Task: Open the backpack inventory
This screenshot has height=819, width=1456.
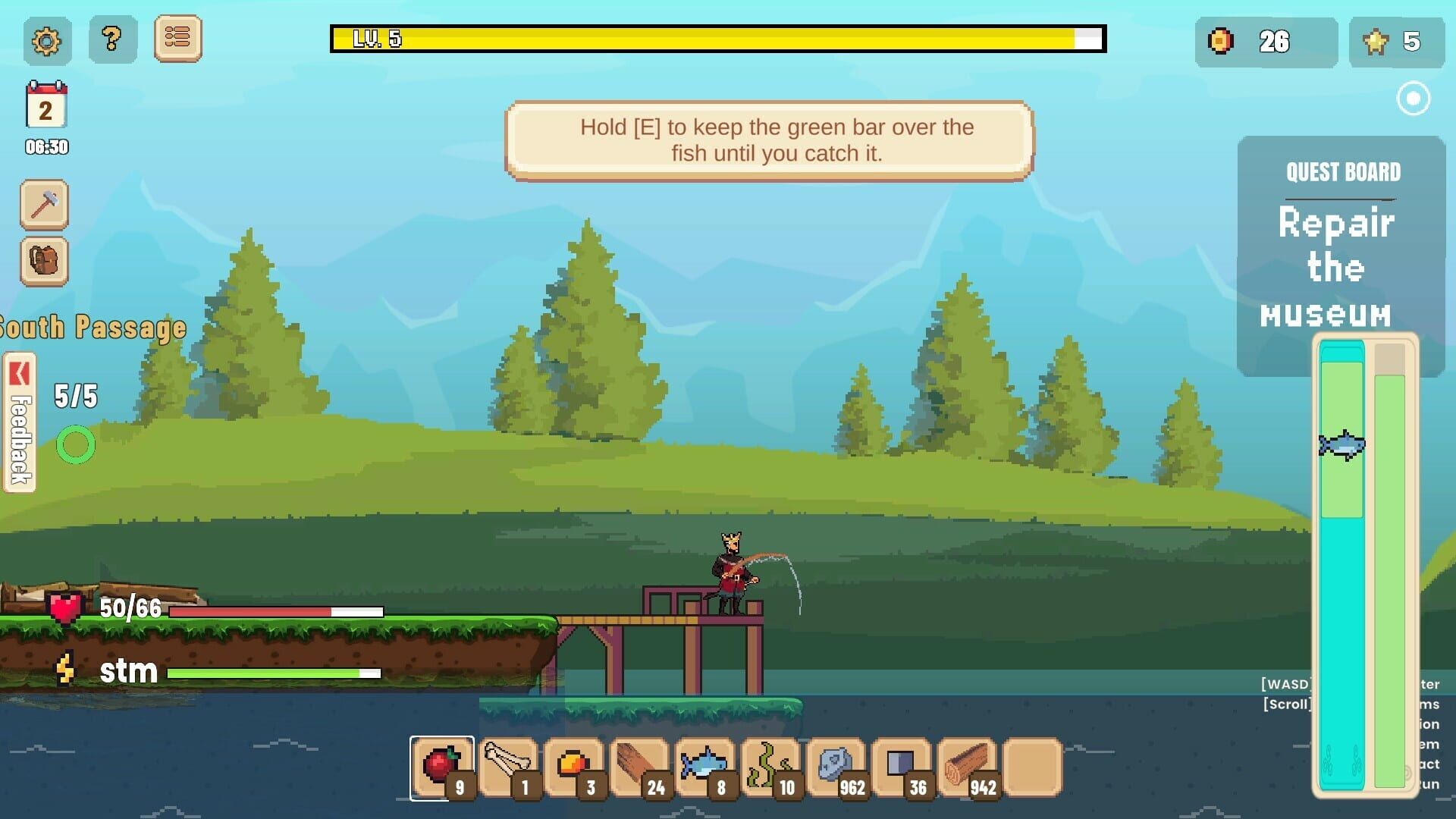Action: 45,262
